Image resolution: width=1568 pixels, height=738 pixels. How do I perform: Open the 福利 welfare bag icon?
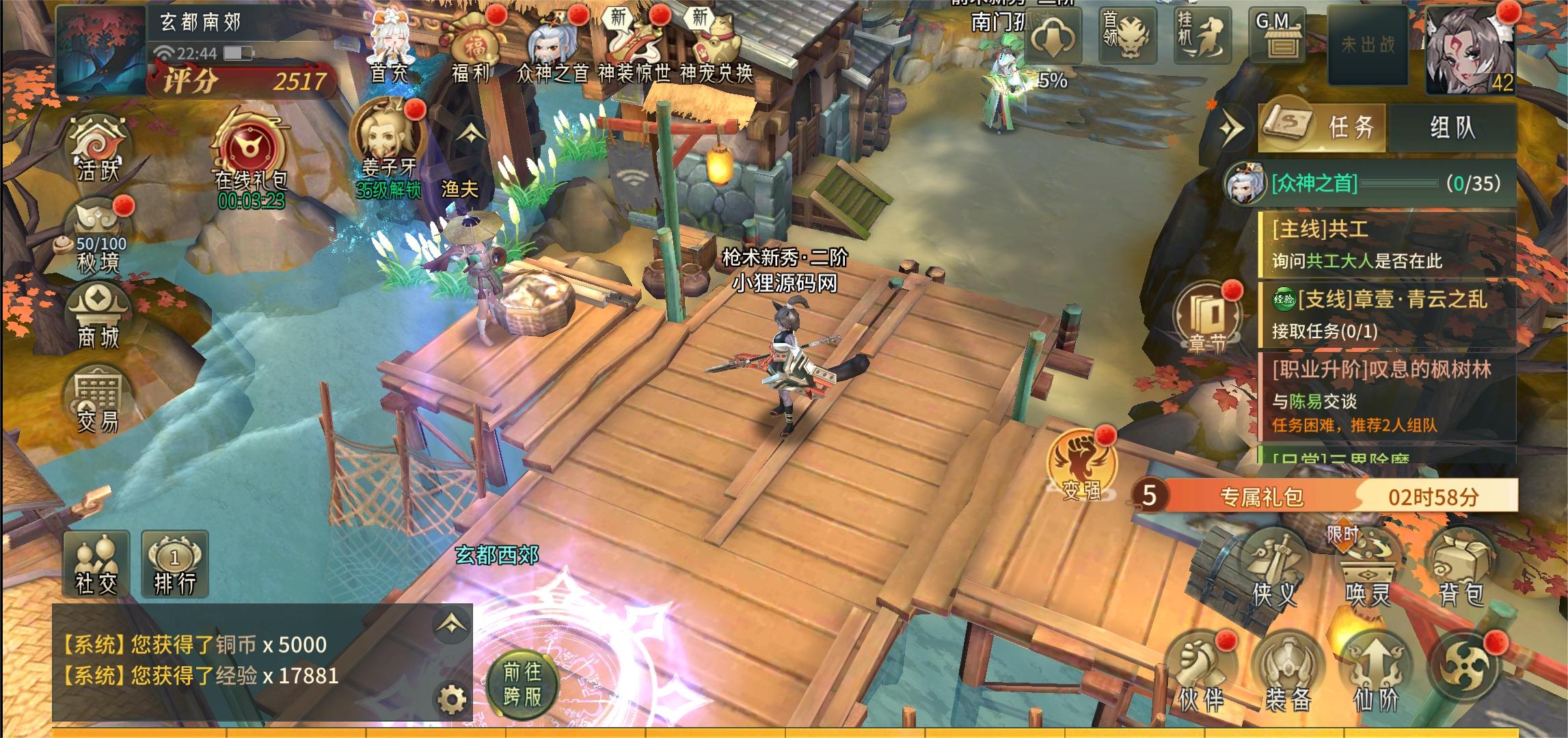[472, 43]
